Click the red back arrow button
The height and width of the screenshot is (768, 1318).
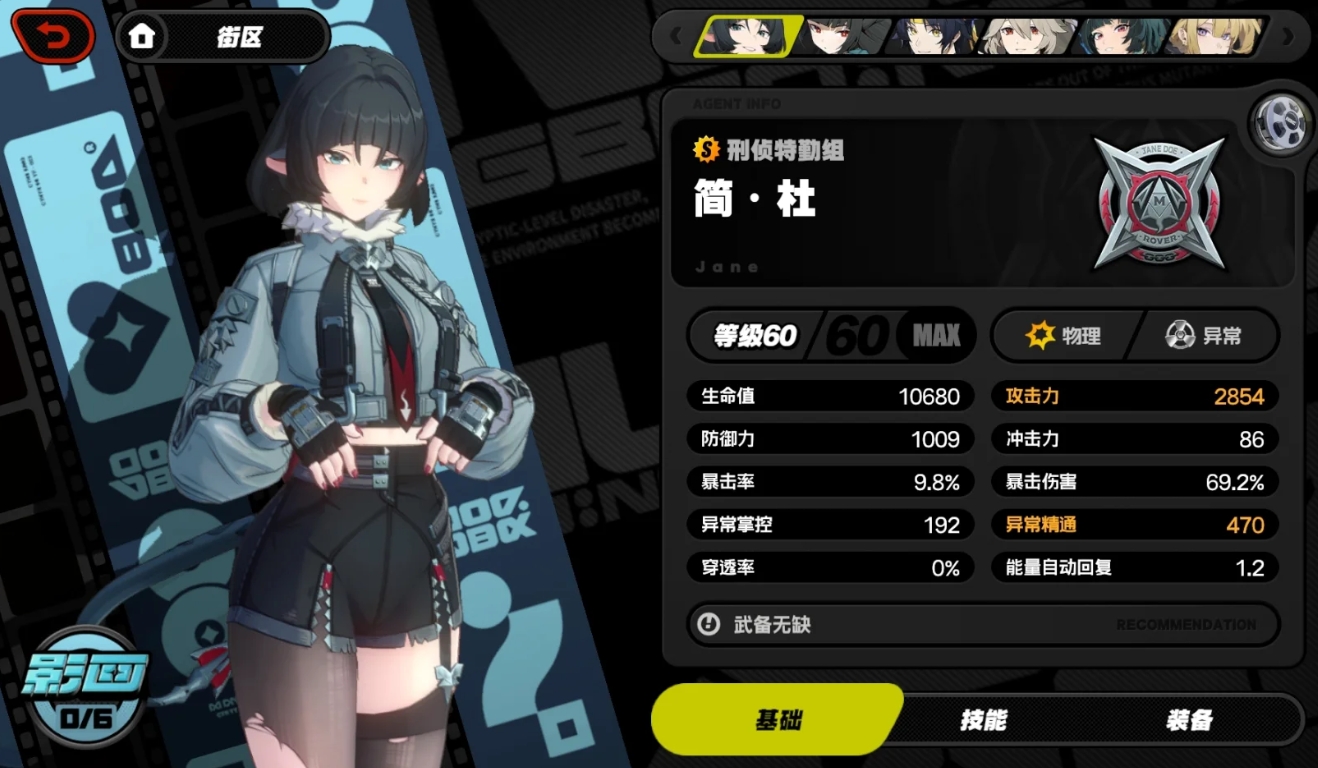53,37
